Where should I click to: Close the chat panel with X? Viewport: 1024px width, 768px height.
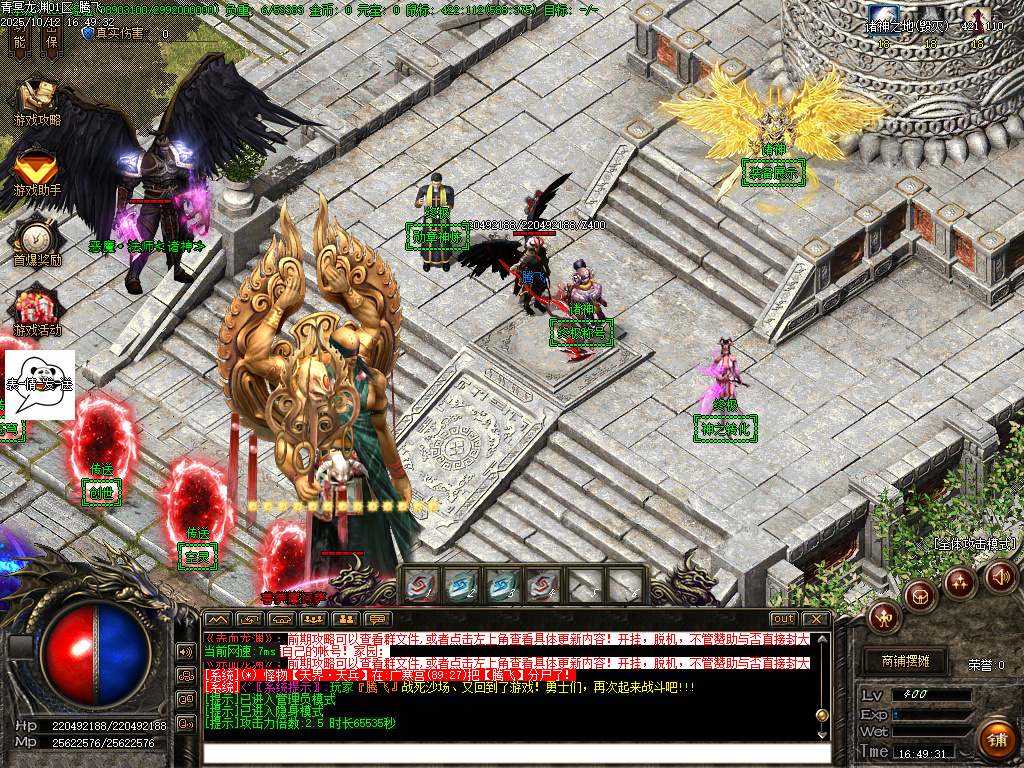[814, 619]
